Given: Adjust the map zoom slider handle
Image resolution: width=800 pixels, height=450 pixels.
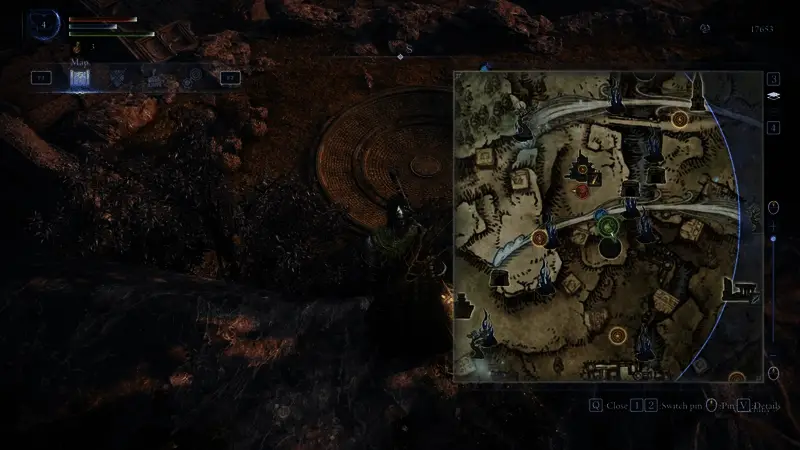Looking at the screenshot, I should [x=773, y=240].
